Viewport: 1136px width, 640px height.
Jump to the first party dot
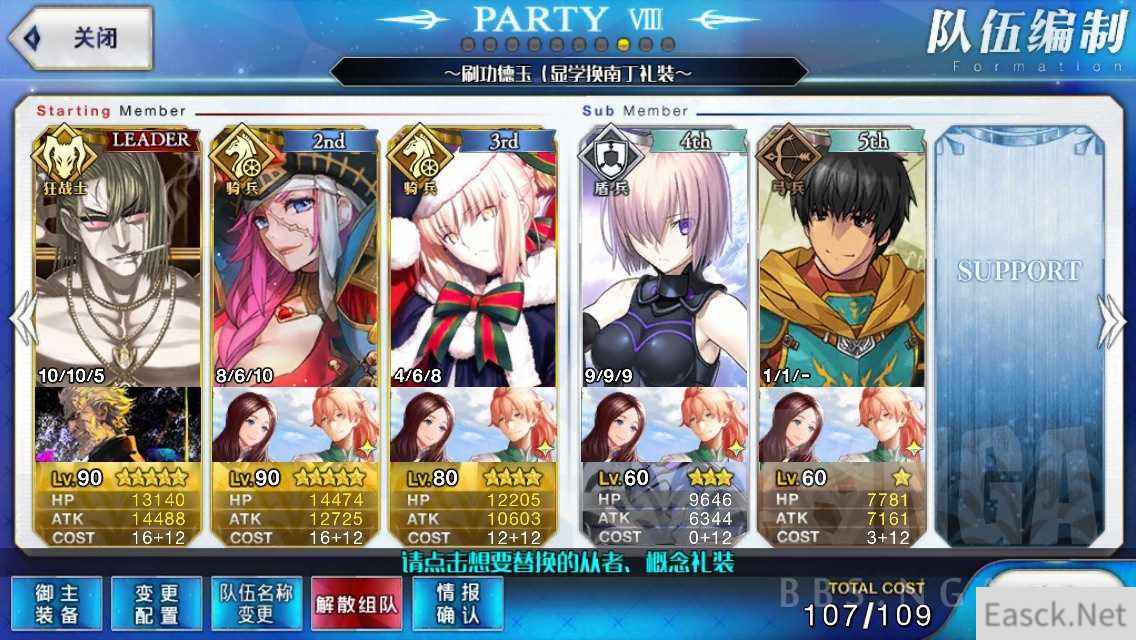coord(467,44)
